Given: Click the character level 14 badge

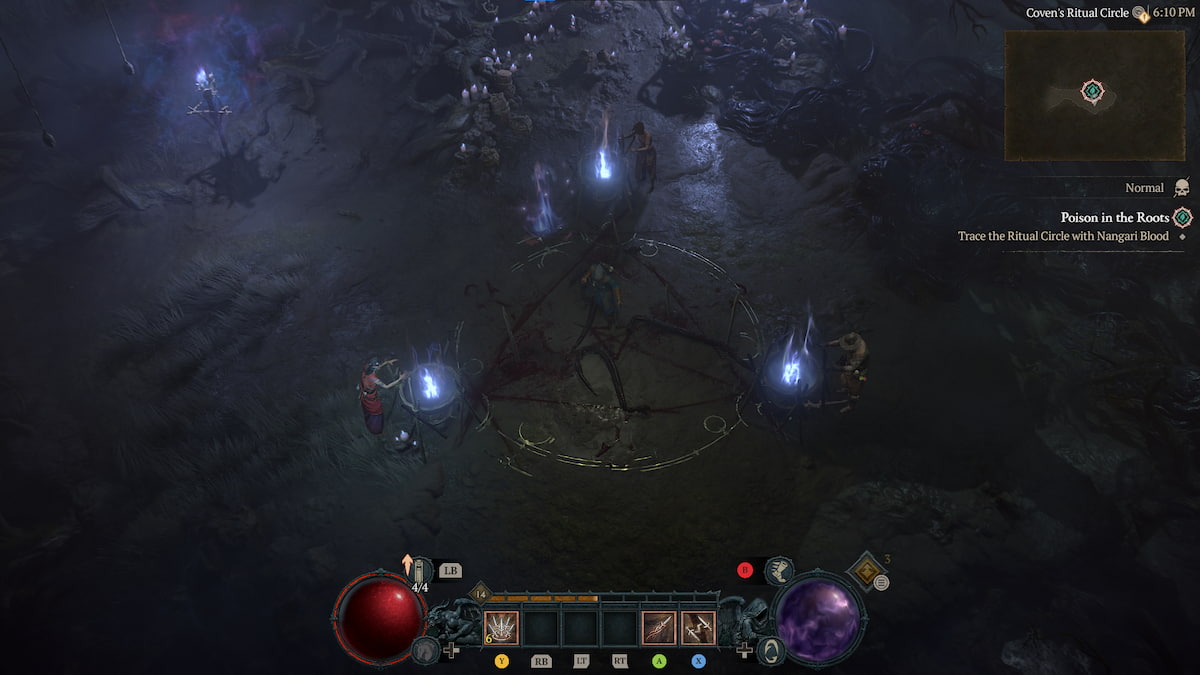Looking at the screenshot, I should click(479, 595).
